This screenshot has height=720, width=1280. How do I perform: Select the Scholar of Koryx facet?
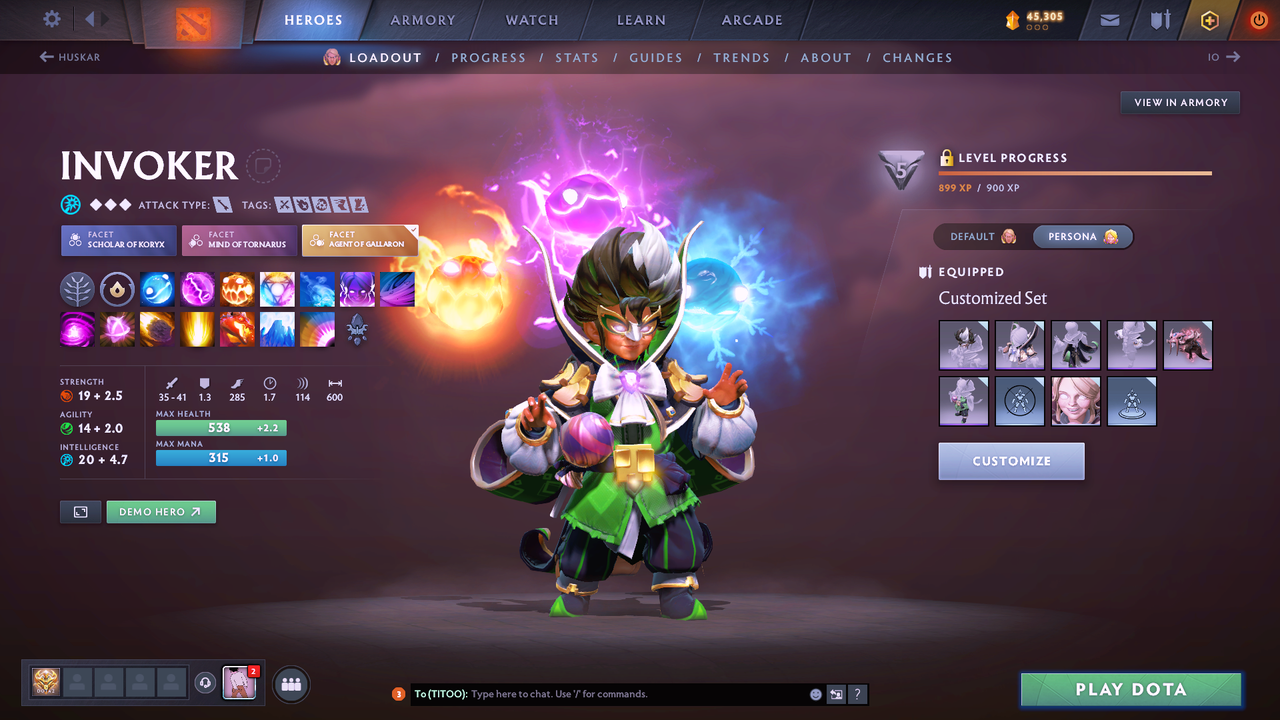click(118, 240)
